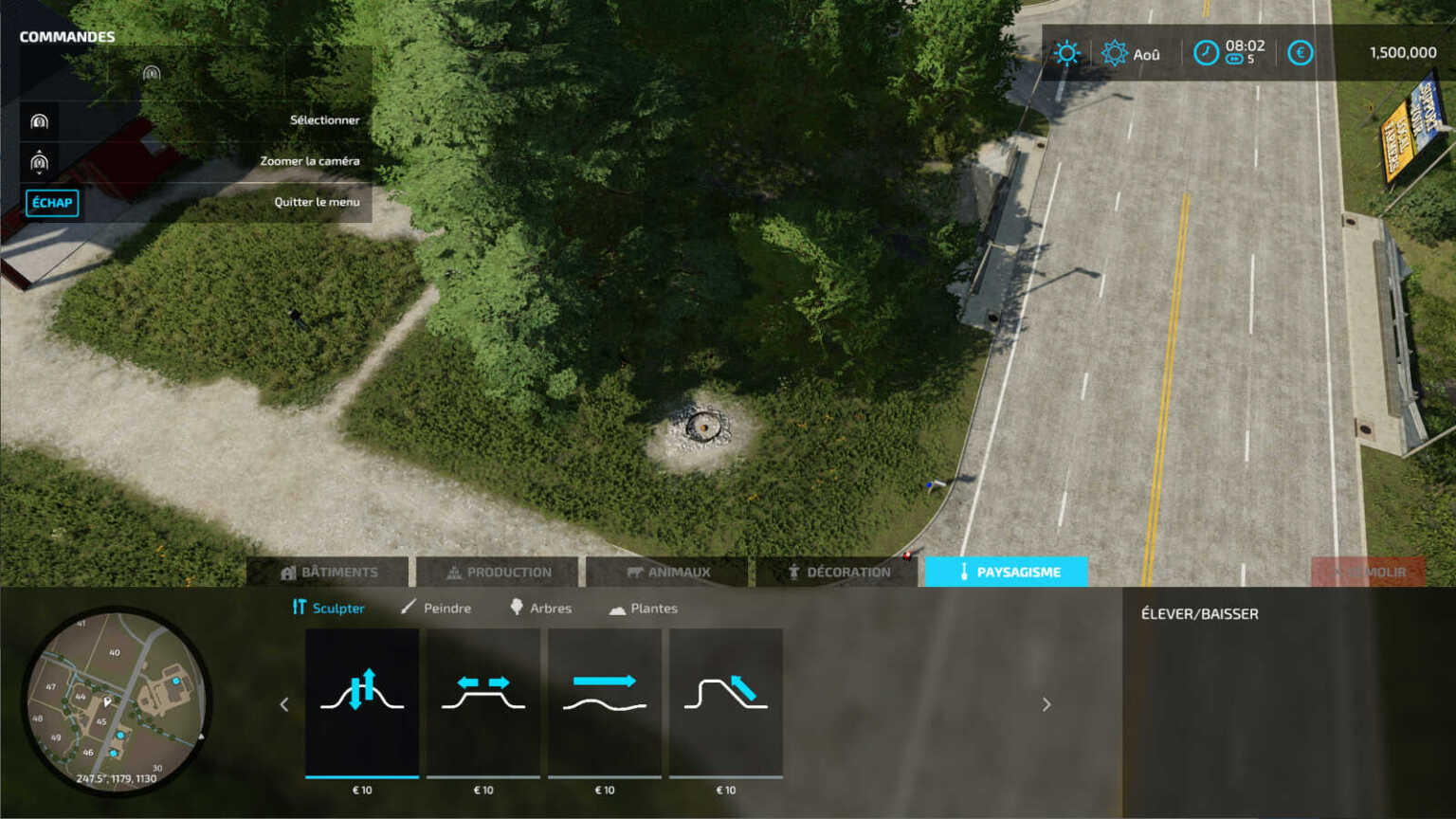Click the weather sun icon
The image size is (1456, 819).
pyautogui.click(x=1067, y=53)
